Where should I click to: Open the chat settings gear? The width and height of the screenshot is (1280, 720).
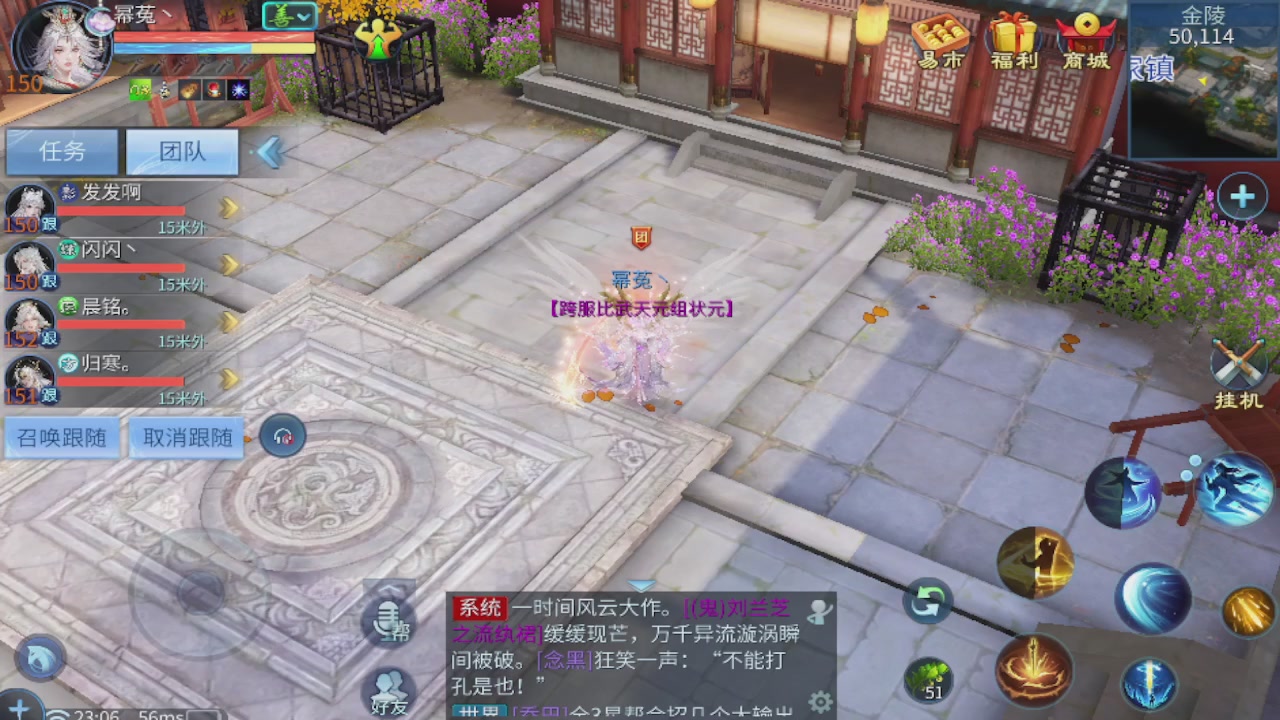(820, 702)
